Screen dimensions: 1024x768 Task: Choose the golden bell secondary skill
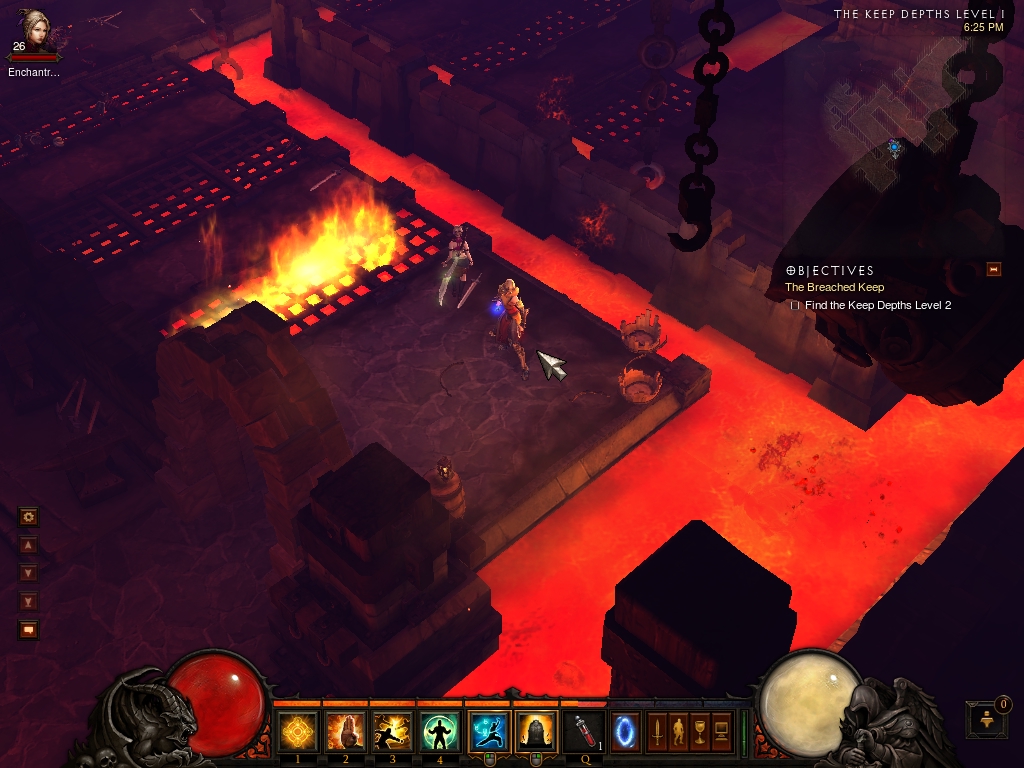click(x=536, y=732)
